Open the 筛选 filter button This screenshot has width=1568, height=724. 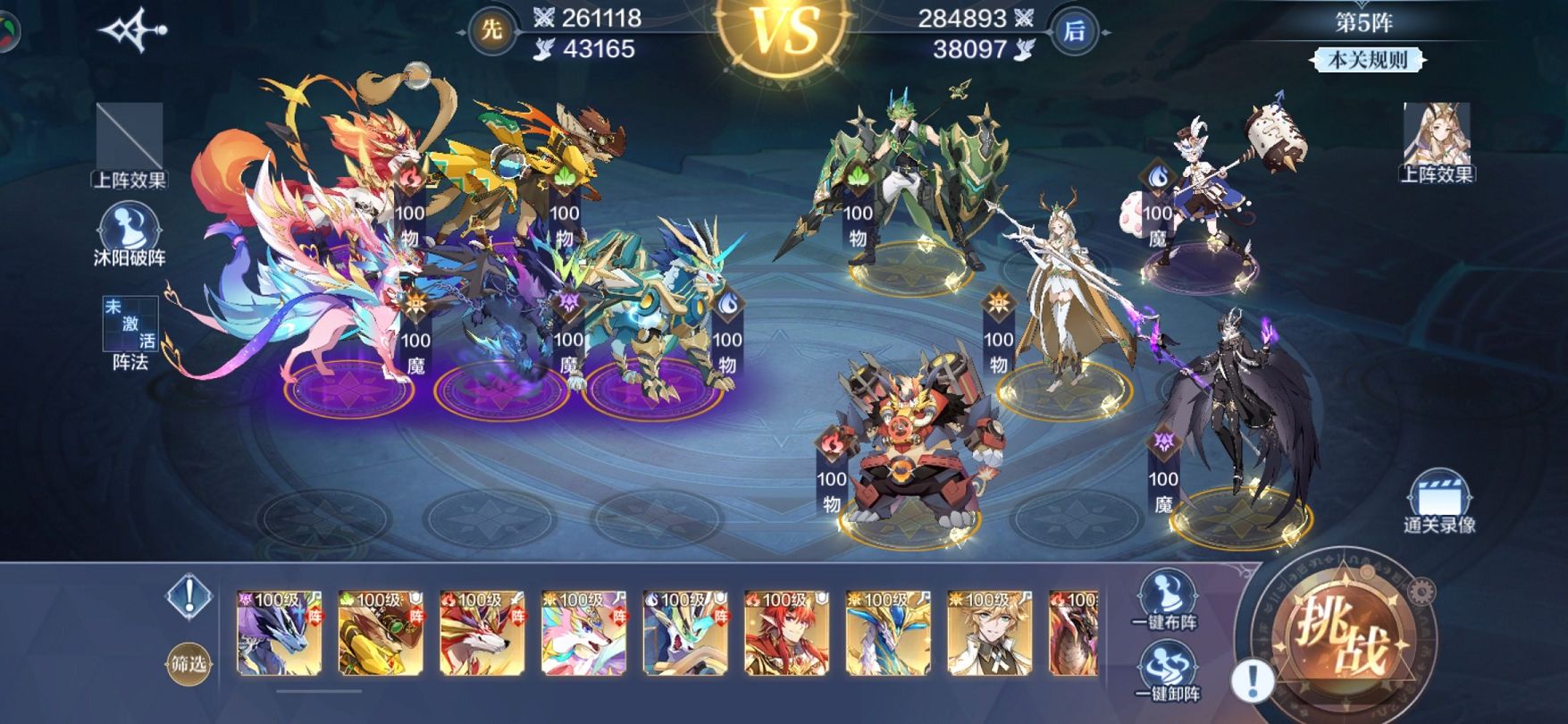(189, 664)
